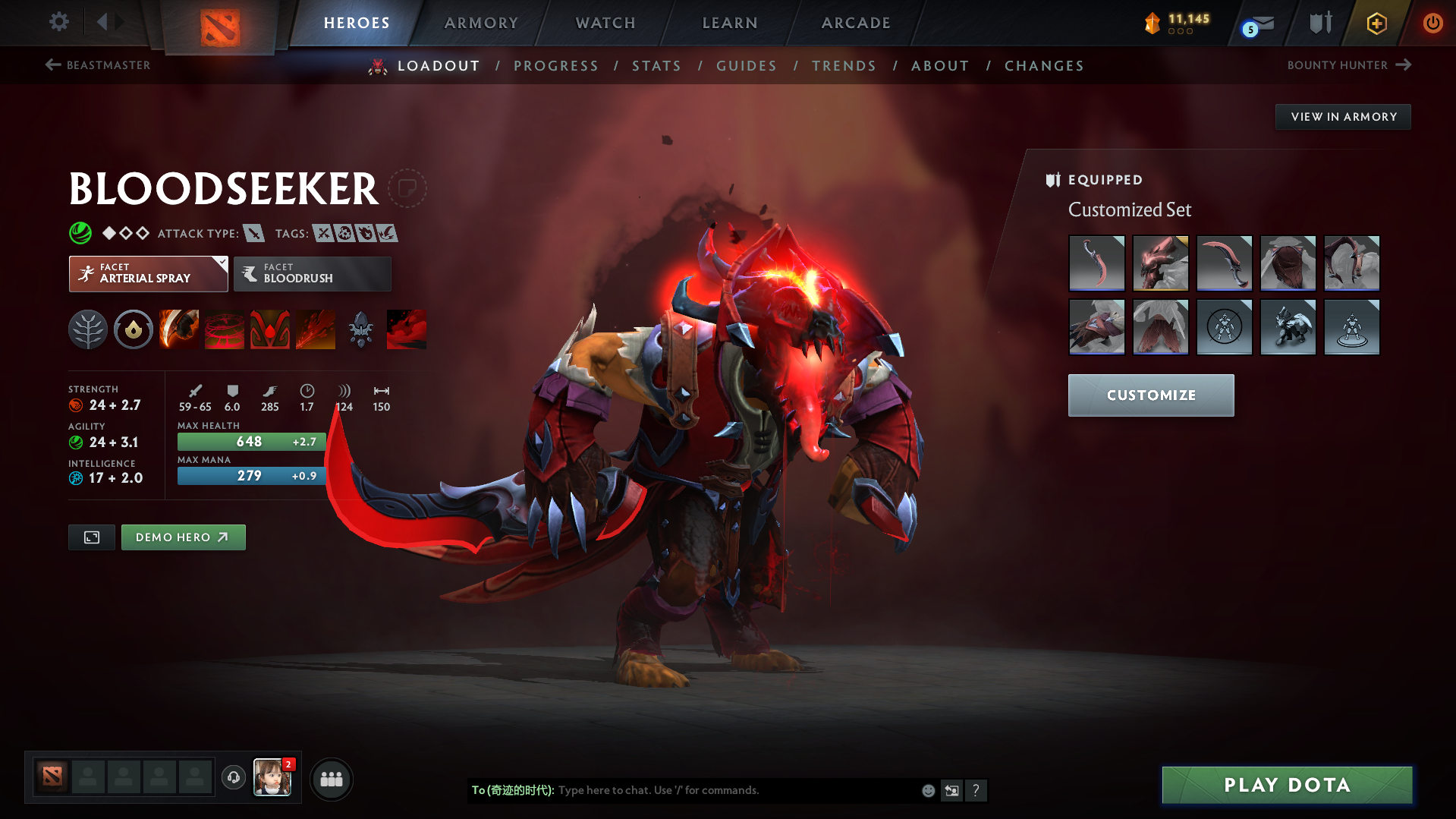Click the Dota 2 logo in the top bar
This screenshot has height=819, width=1456.
[x=221, y=25]
